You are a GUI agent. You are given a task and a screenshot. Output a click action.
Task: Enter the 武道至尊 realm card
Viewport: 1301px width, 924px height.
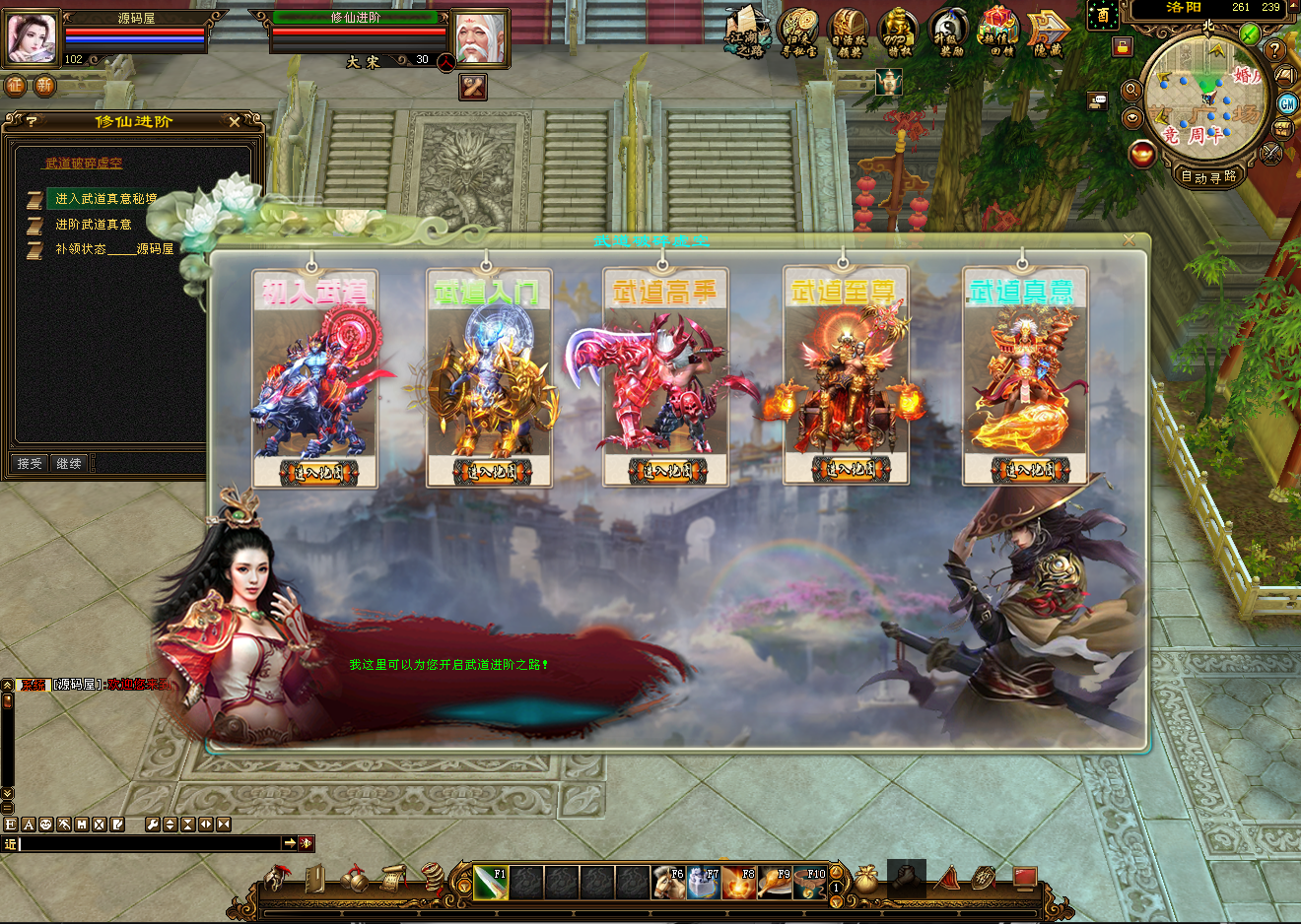point(845,469)
